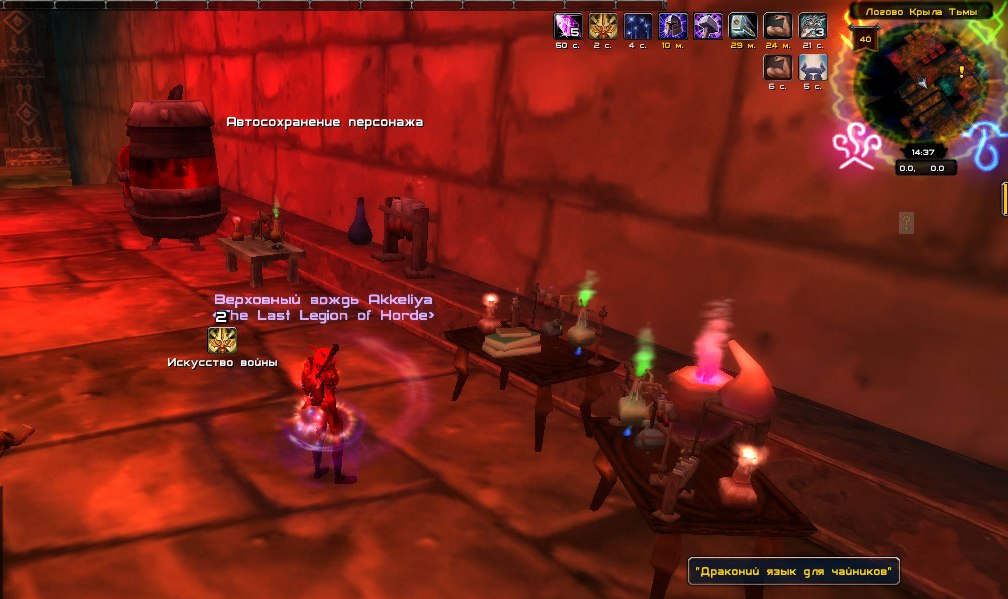Click the 14:37 clock under the minimap

pyautogui.click(x=922, y=152)
